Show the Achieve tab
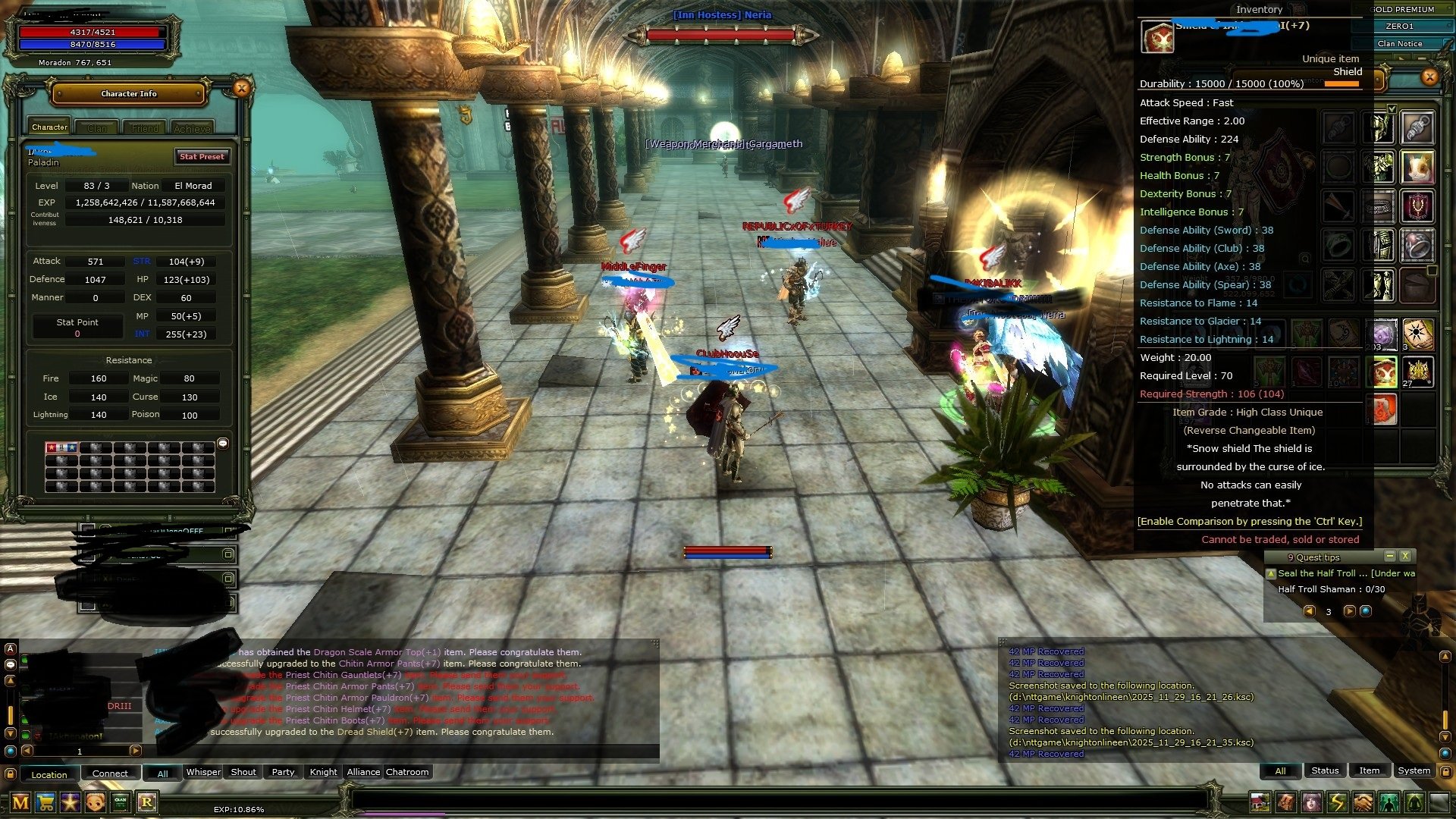 tap(192, 129)
